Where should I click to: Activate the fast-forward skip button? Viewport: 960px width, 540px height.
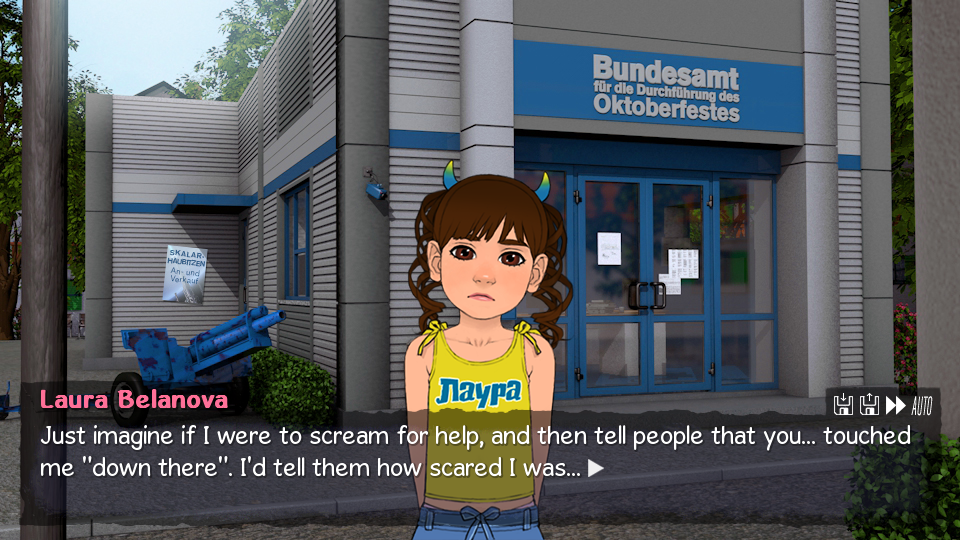click(x=895, y=405)
